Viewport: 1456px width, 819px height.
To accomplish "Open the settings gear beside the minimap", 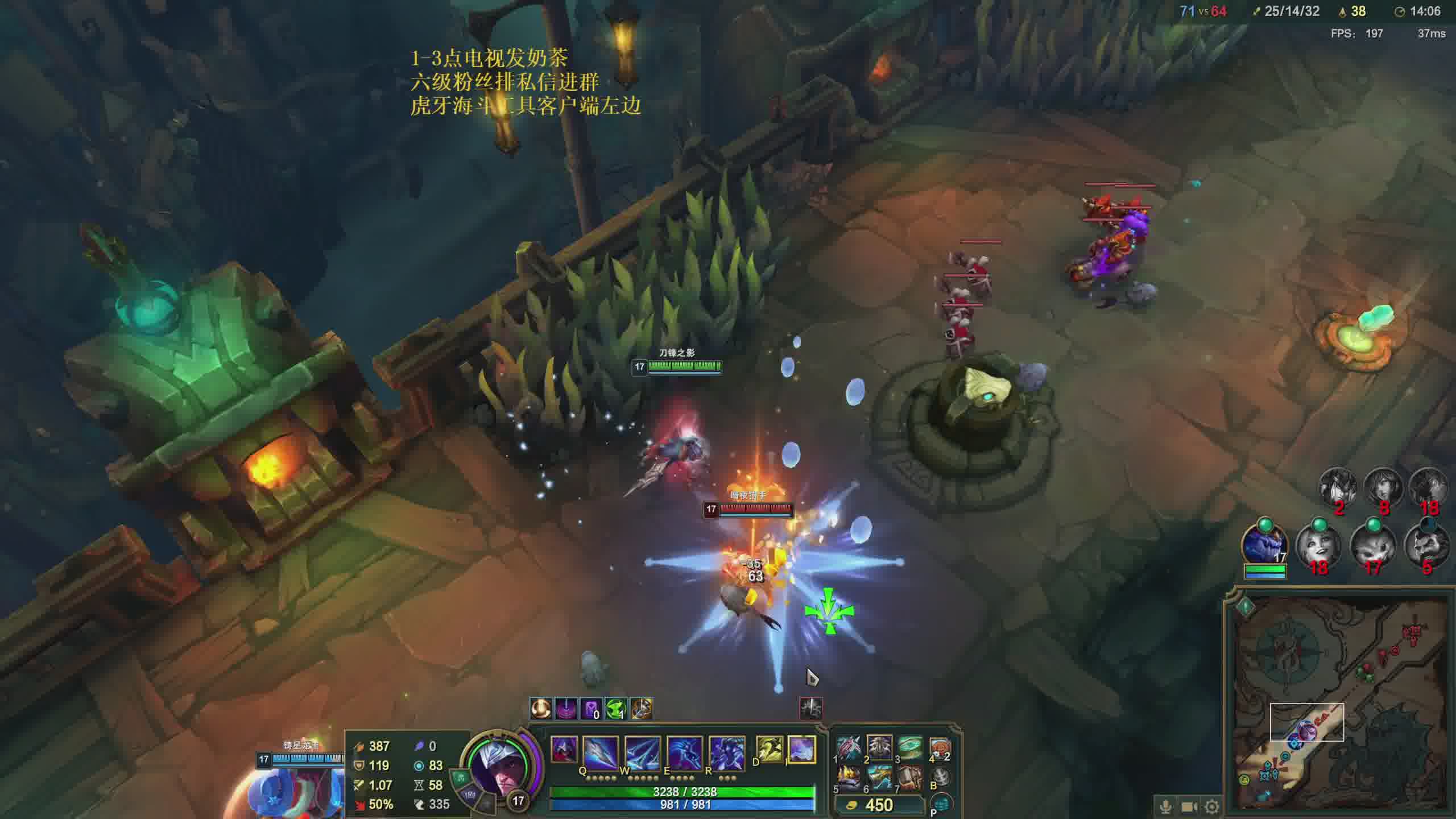I will (x=1212, y=806).
